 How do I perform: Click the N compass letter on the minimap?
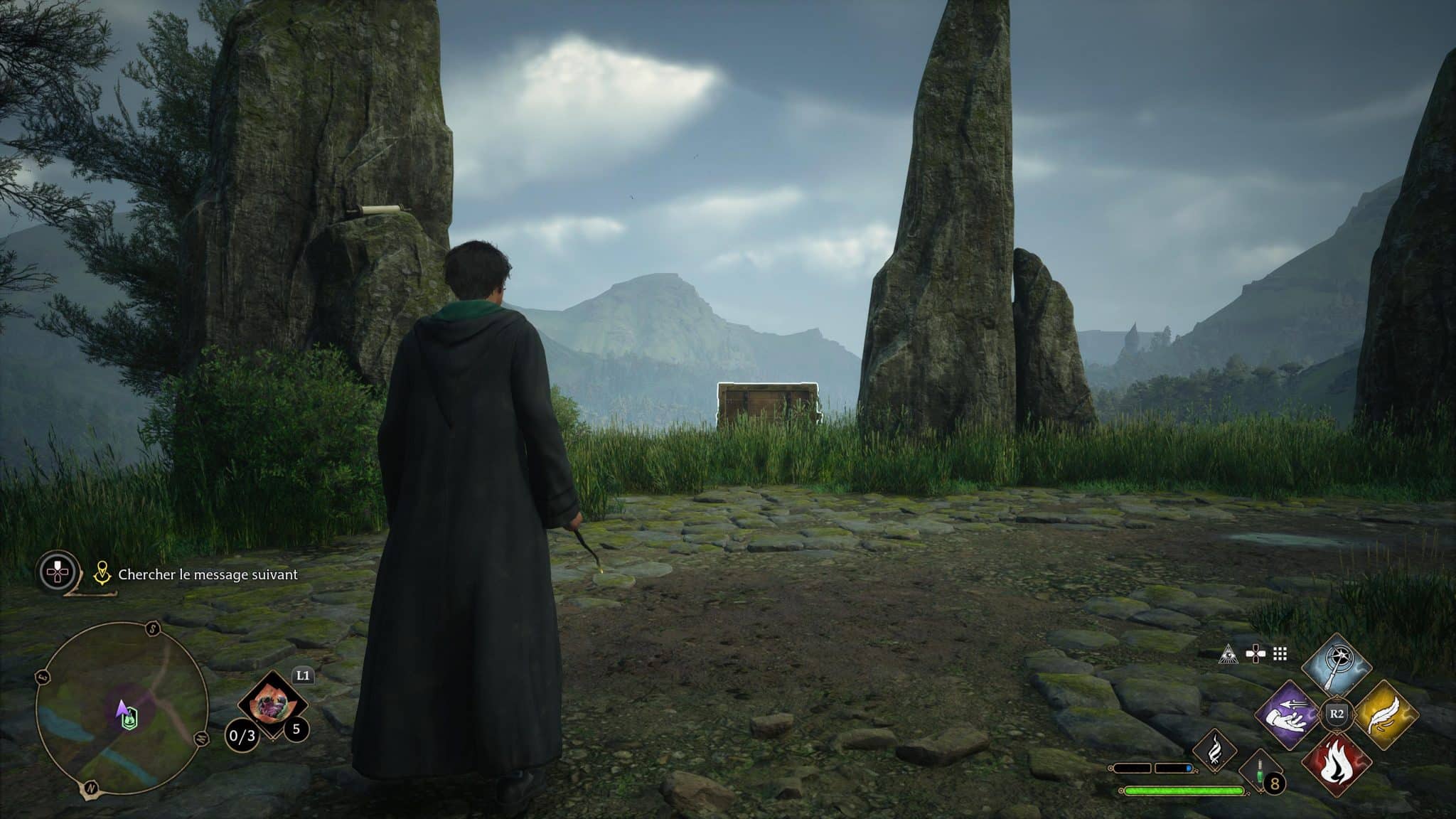tap(91, 788)
